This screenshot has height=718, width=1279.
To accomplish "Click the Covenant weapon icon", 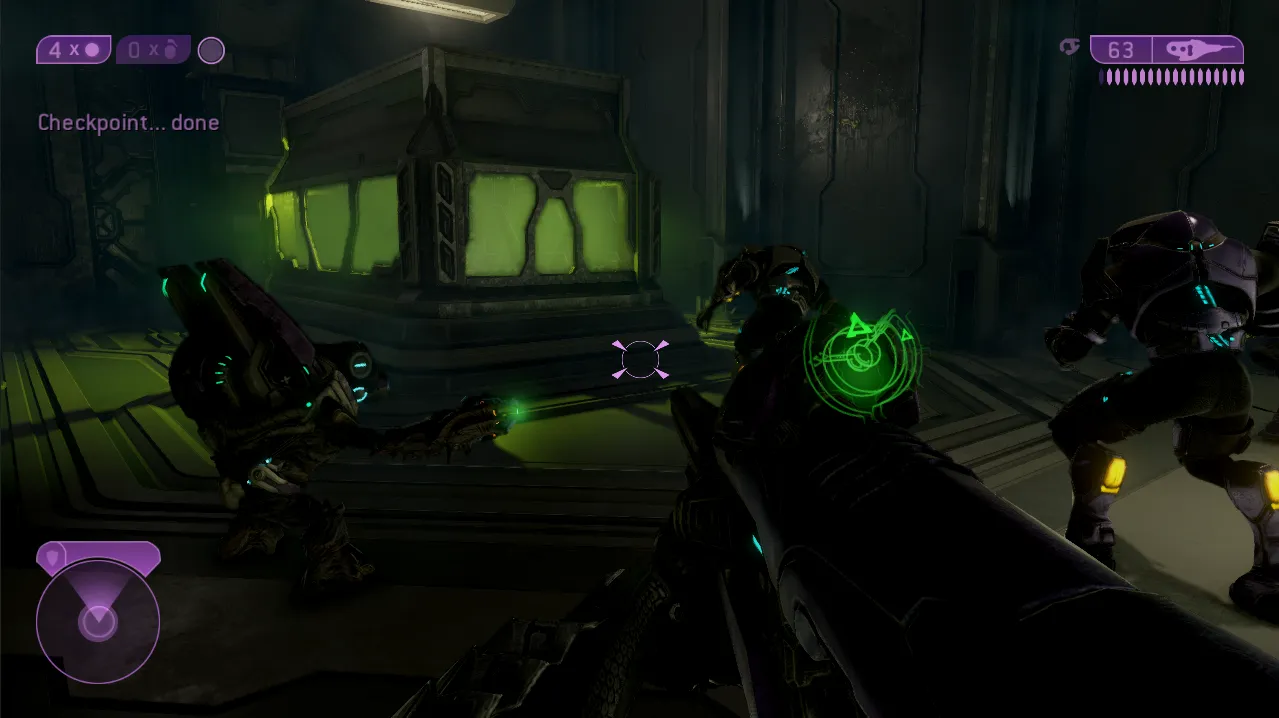I will tap(1197, 50).
